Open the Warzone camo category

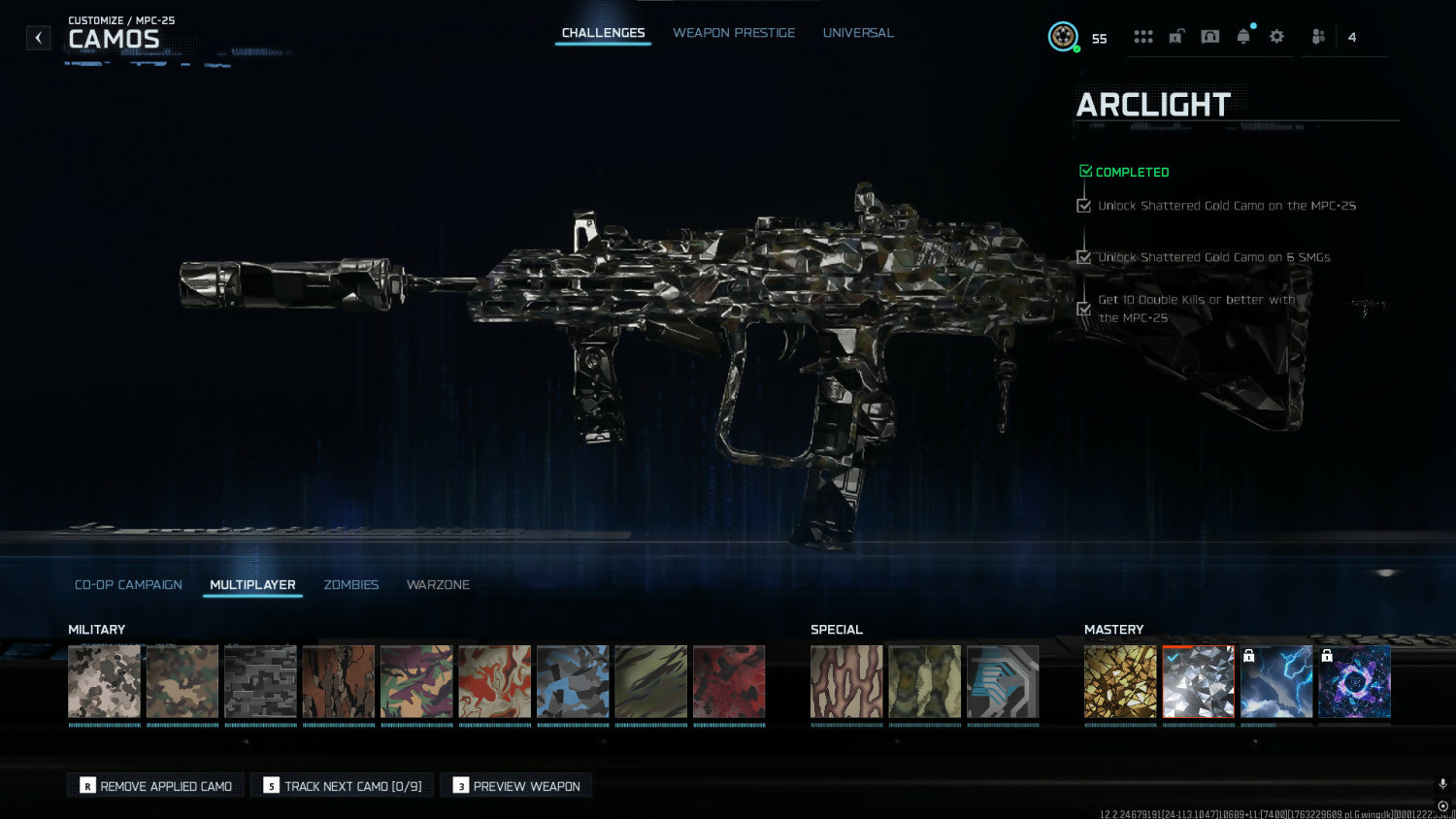[x=438, y=585]
